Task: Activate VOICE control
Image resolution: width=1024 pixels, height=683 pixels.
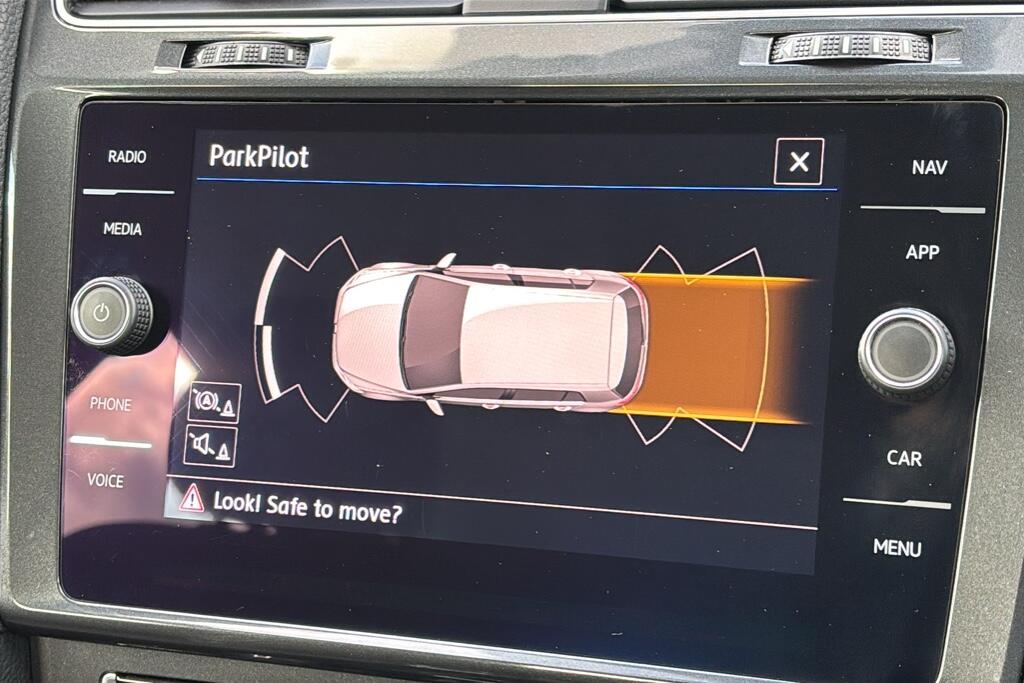Action: tap(105, 480)
